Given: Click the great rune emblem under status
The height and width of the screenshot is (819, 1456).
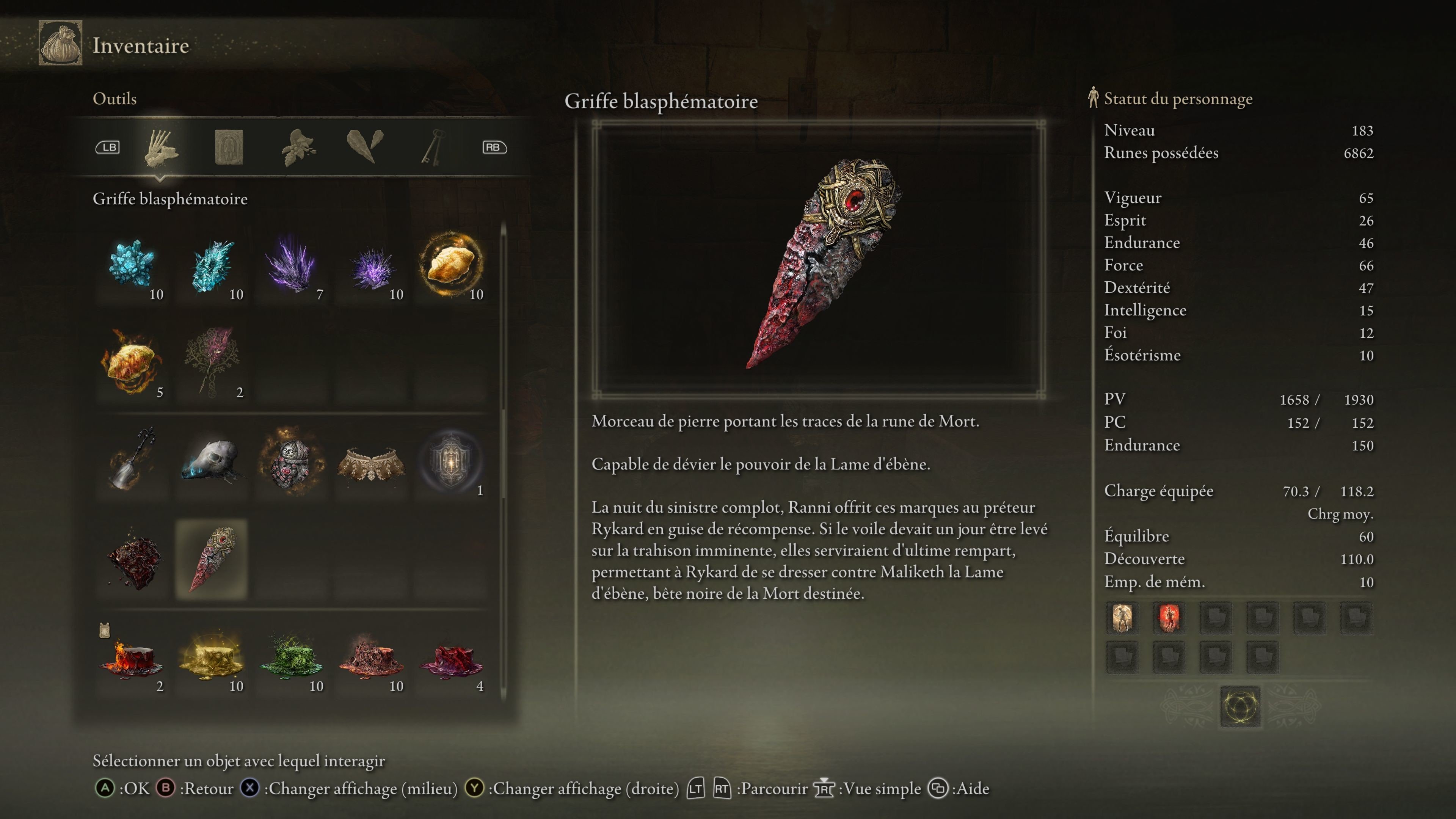Looking at the screenshot, I should pos(1239,706).
